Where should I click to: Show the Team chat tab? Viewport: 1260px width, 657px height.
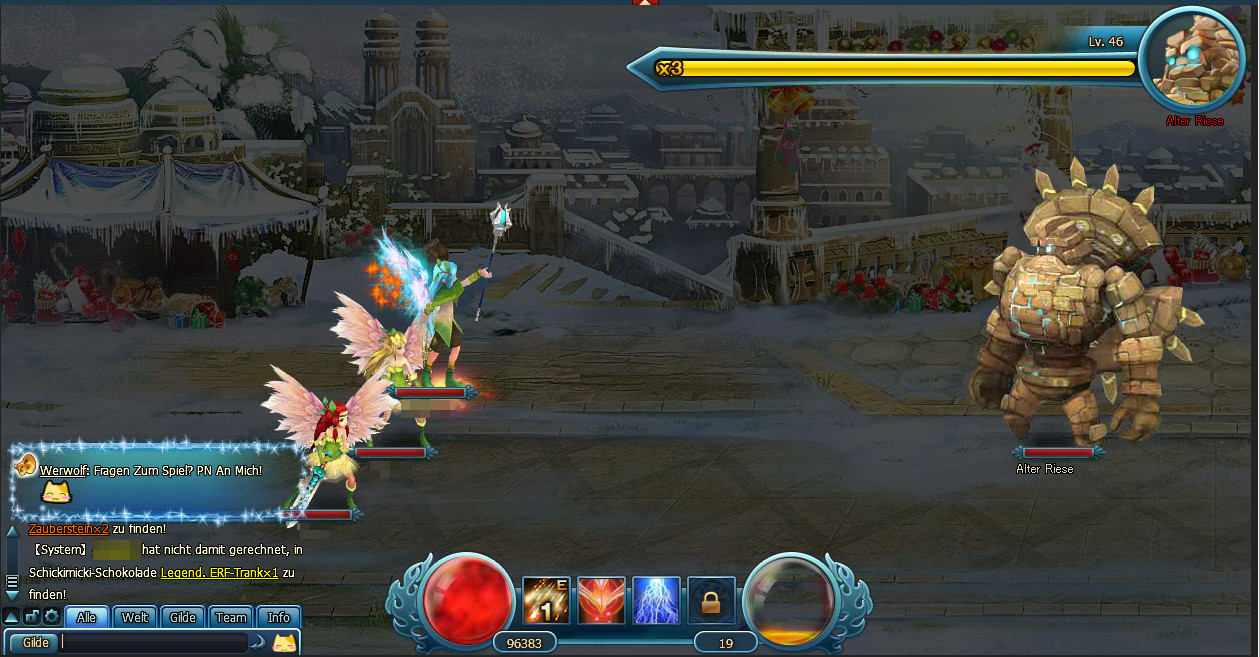231,617
